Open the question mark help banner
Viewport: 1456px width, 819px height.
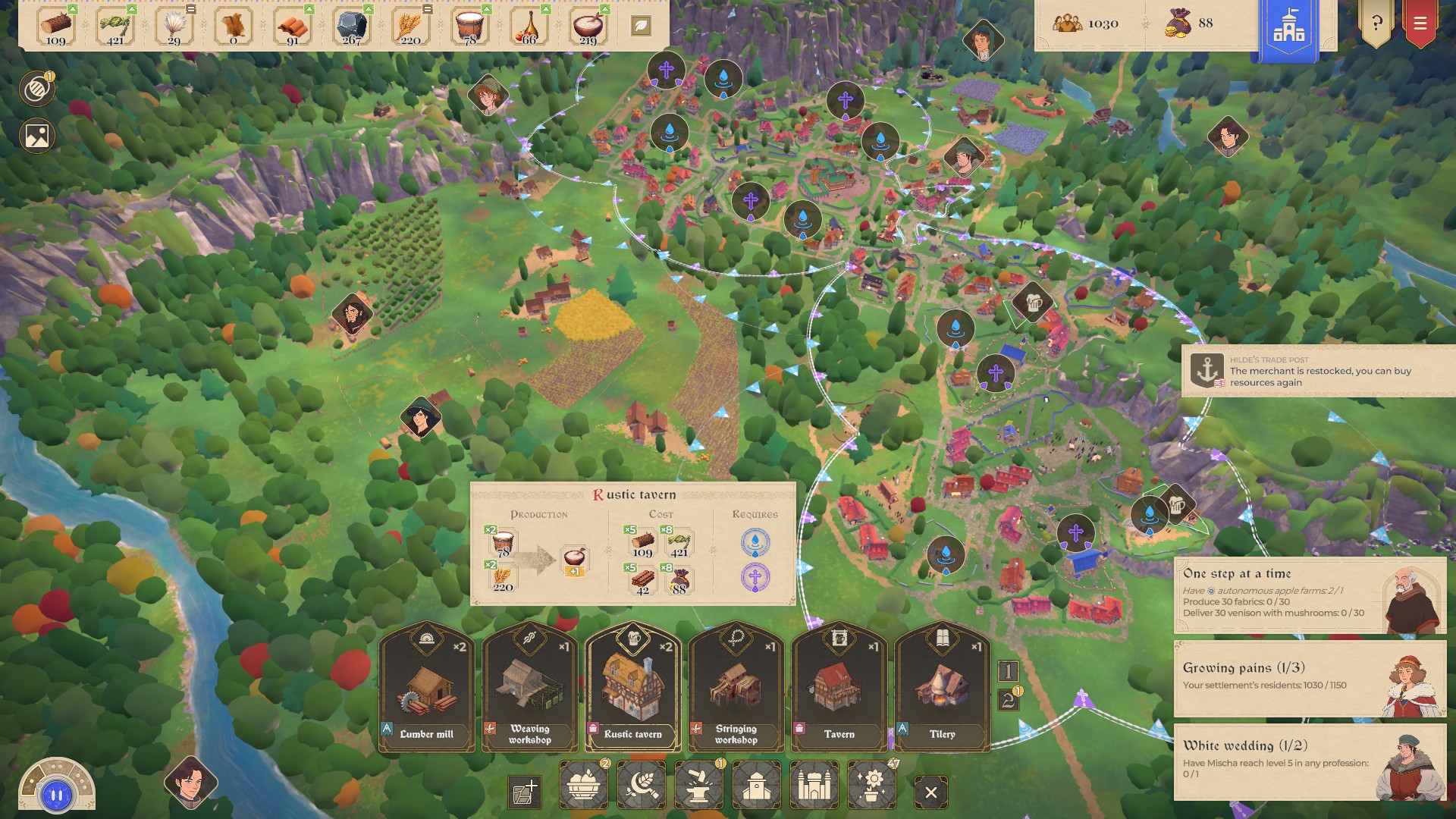1376,24
